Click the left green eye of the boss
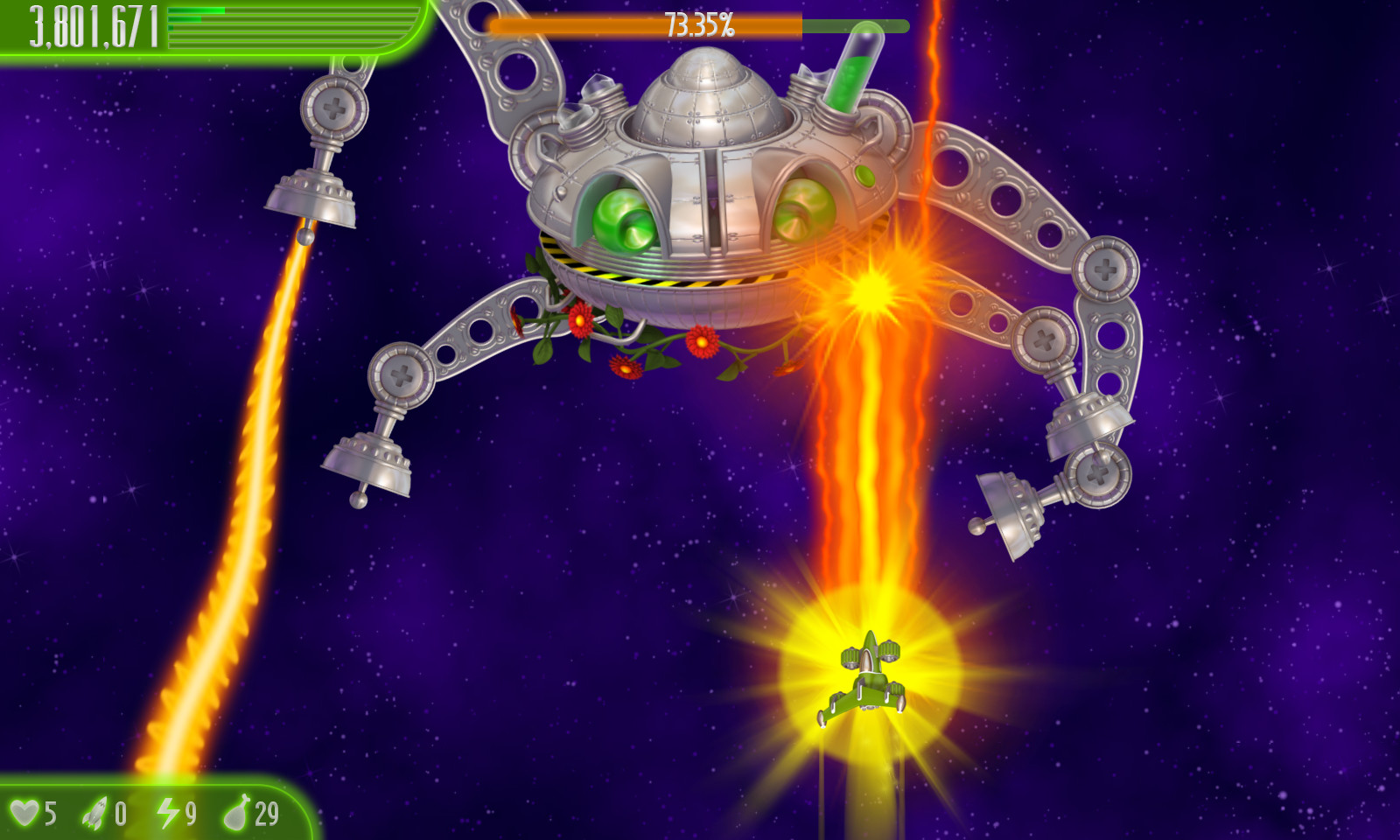This screenshot has height=840, width=1400. (621, 219)
